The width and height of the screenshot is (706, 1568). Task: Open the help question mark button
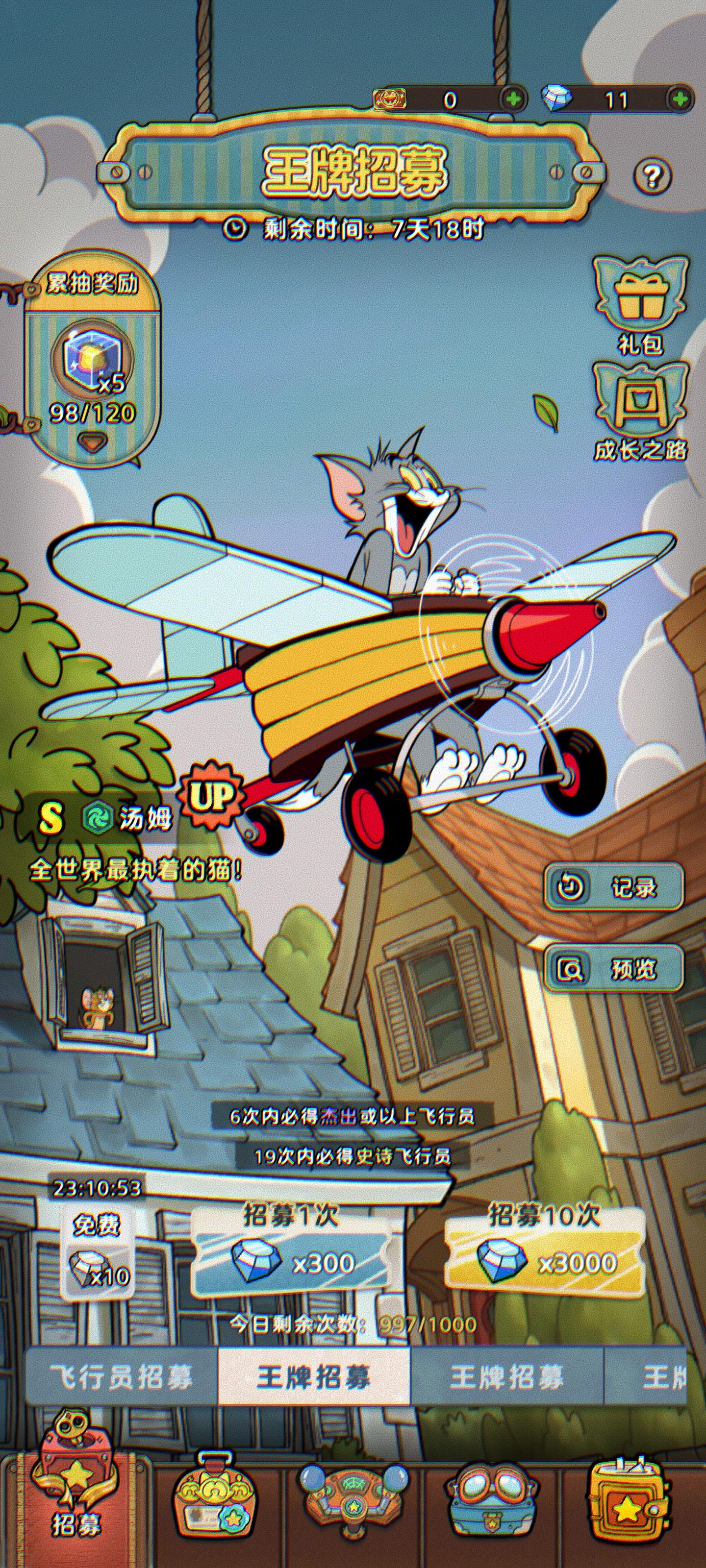click(653, 177)
